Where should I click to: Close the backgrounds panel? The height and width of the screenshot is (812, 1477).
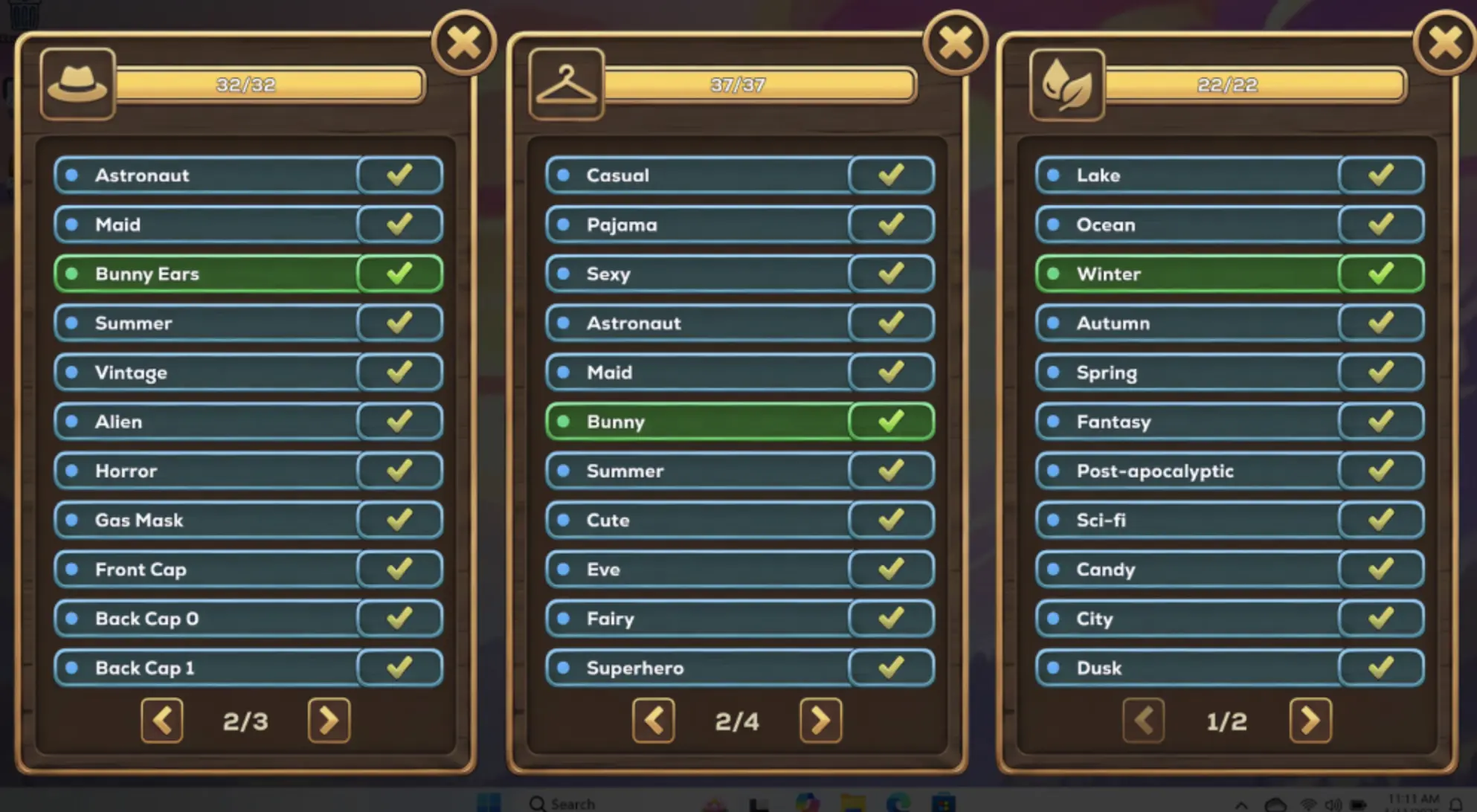click(x=1445, y=43)
